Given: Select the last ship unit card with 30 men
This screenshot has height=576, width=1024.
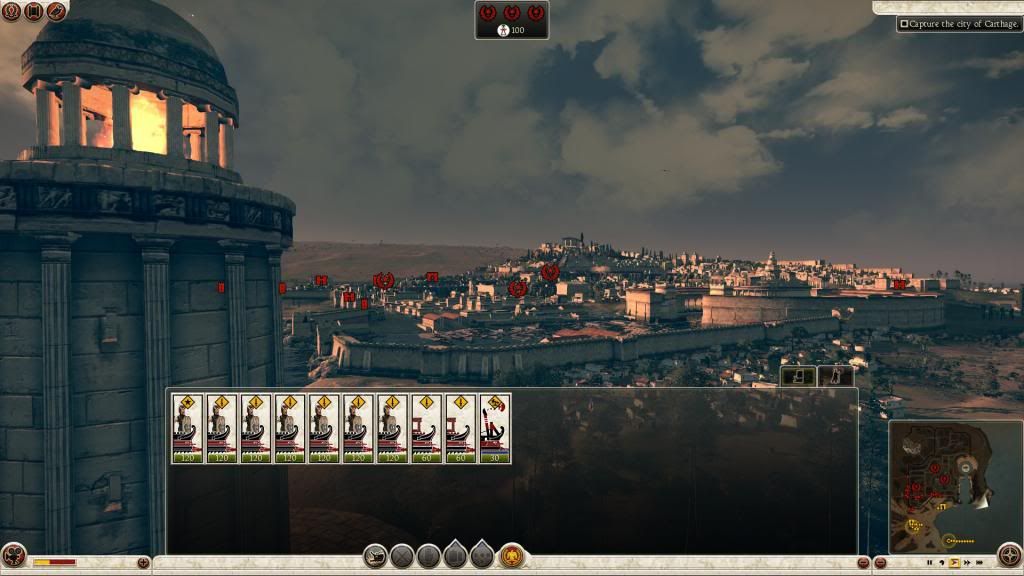Looking at the screenshot, I should pos(495,428).
